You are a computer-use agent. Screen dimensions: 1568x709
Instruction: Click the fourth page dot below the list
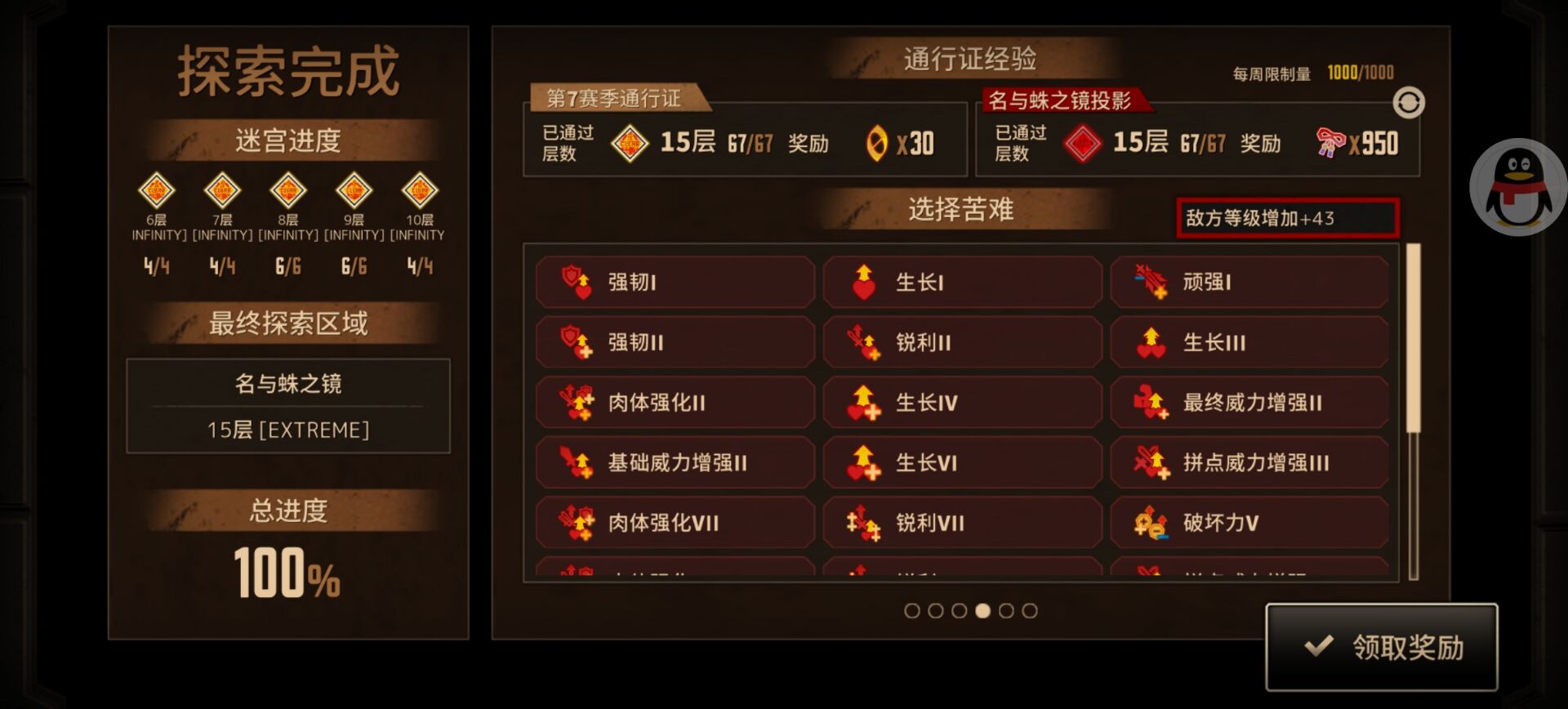[983, 609]
